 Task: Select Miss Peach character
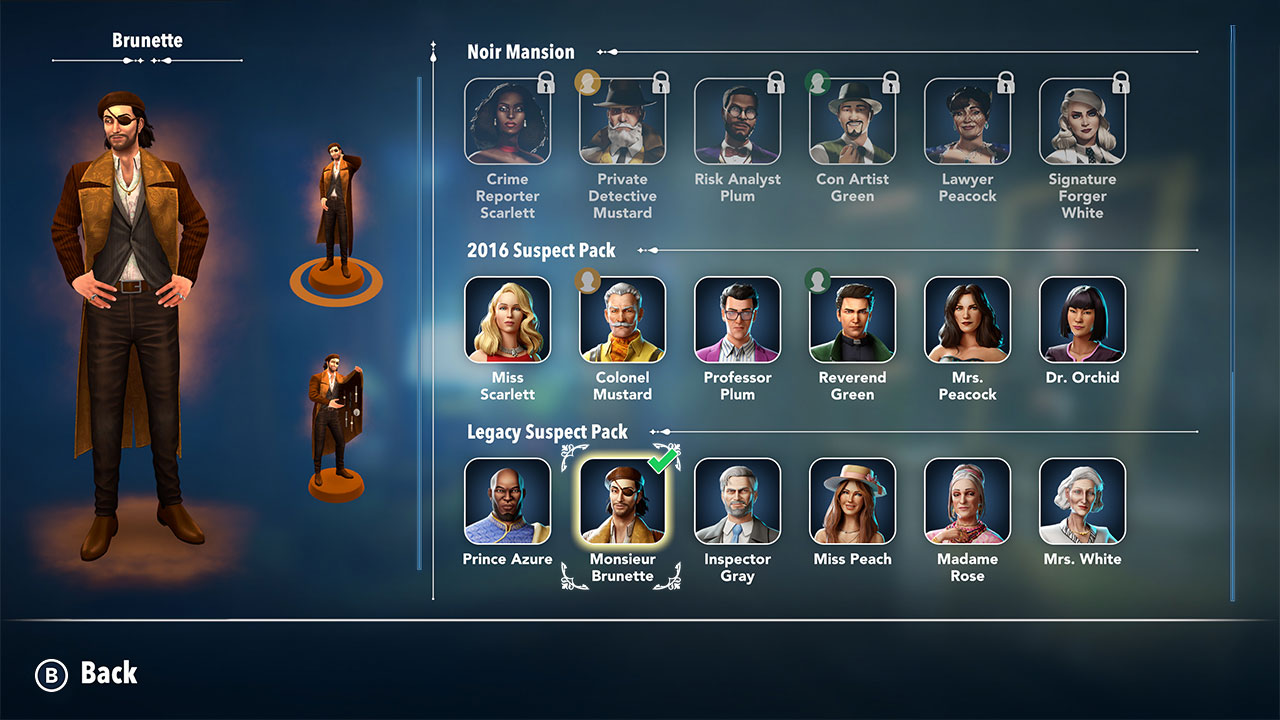(x=852, y=501)
